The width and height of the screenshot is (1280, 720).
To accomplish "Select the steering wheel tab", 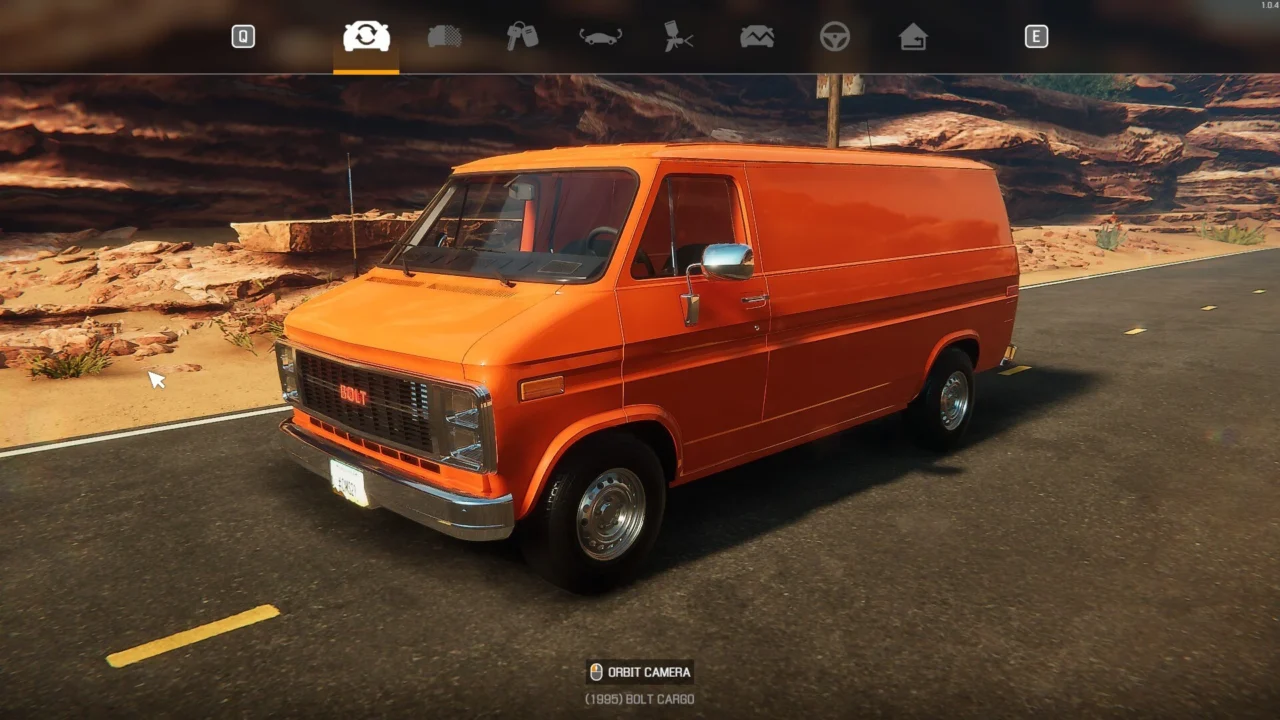I will point(835,37).
